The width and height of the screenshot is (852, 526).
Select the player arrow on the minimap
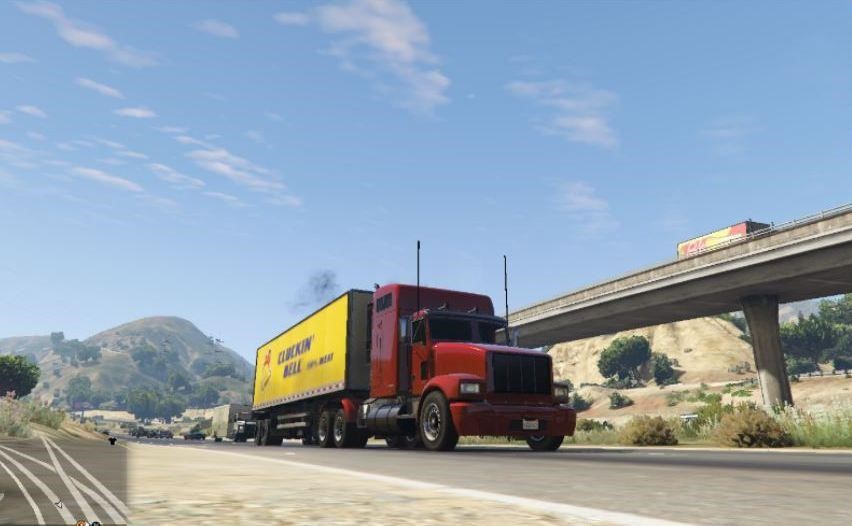57,503
